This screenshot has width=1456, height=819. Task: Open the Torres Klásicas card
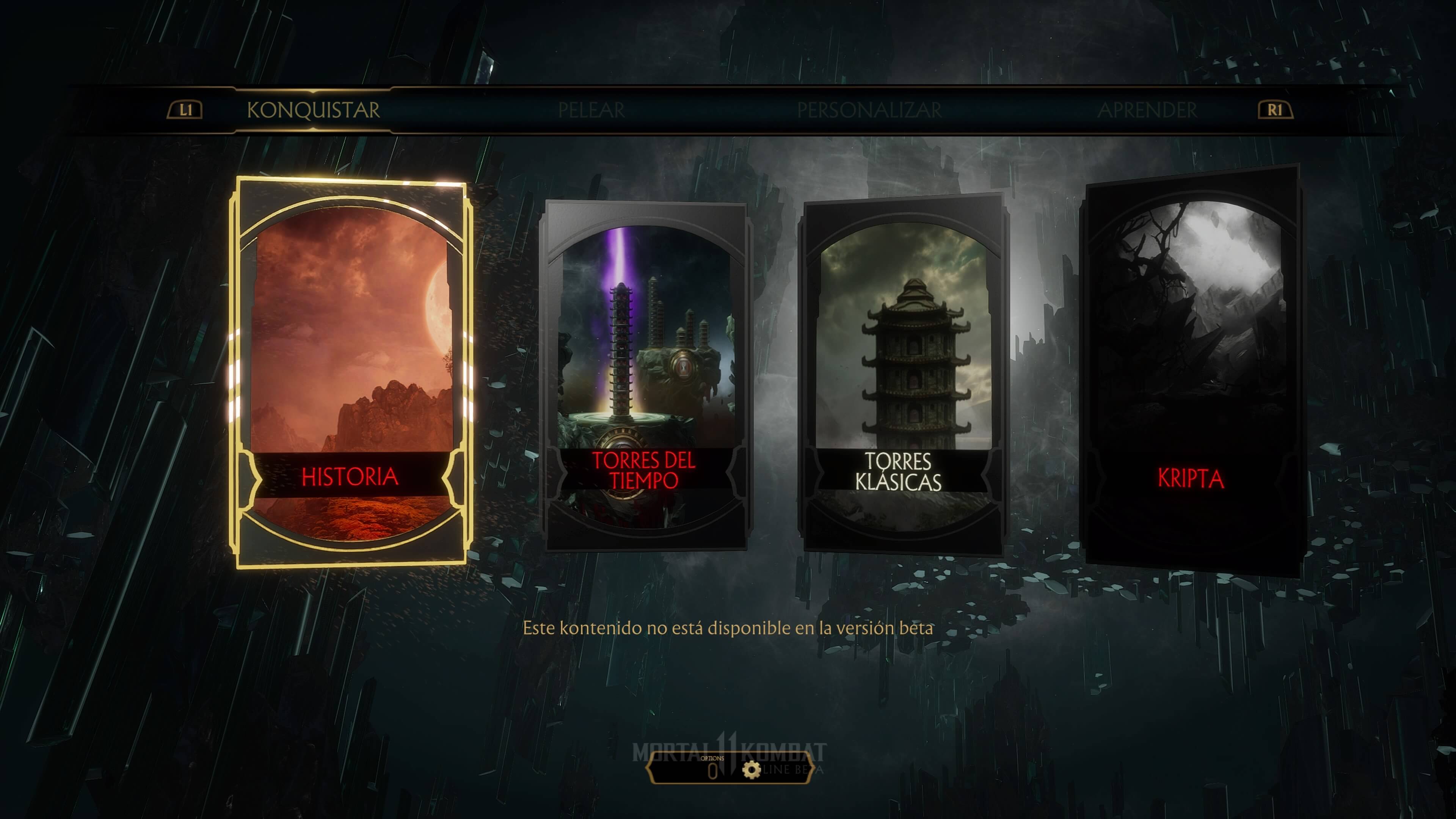[903, 376]
